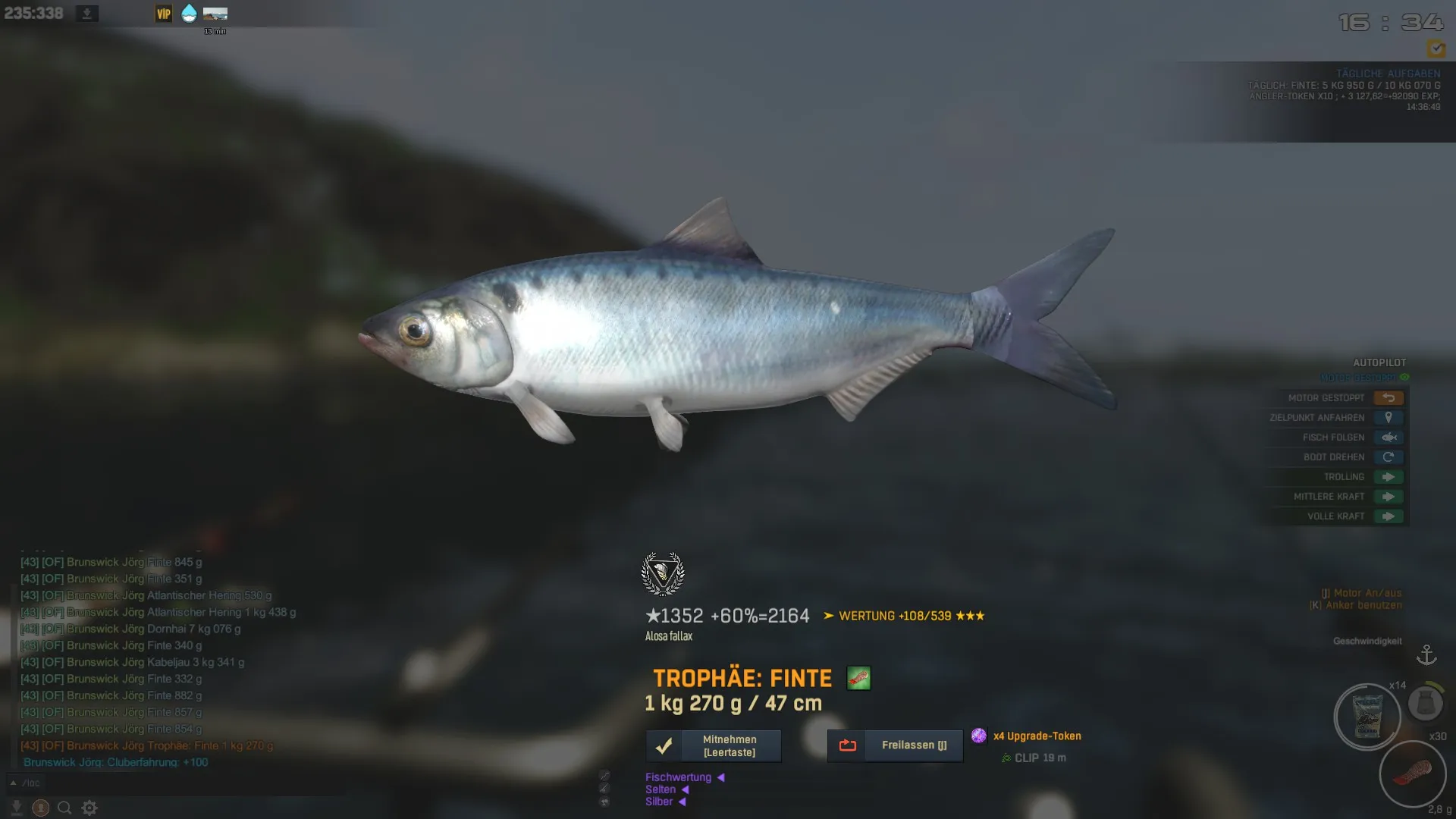
Task: Click the chat magnifying glass search icon
Action: coord(64,808)
